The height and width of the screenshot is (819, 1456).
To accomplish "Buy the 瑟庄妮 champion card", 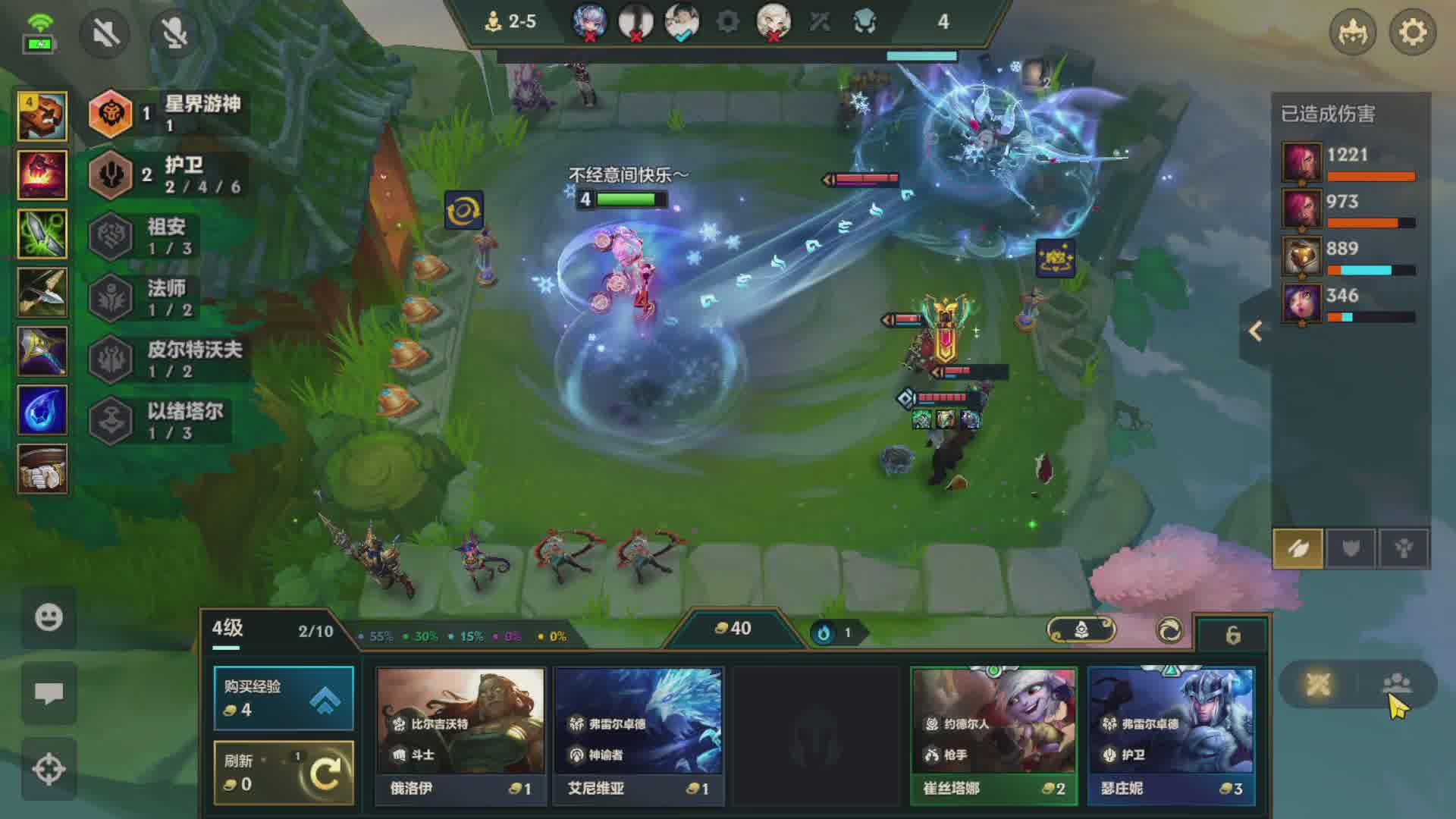I will pyautogui.click(x=1171, y=734).
